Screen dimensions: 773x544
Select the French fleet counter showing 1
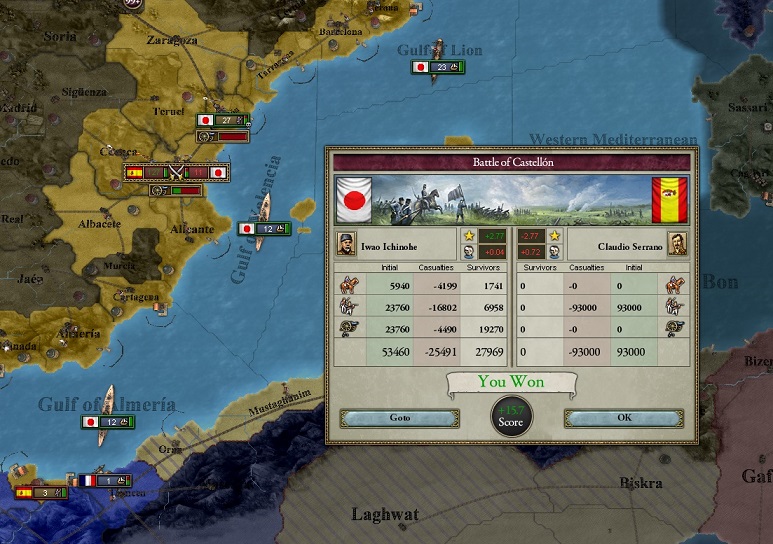106,480
